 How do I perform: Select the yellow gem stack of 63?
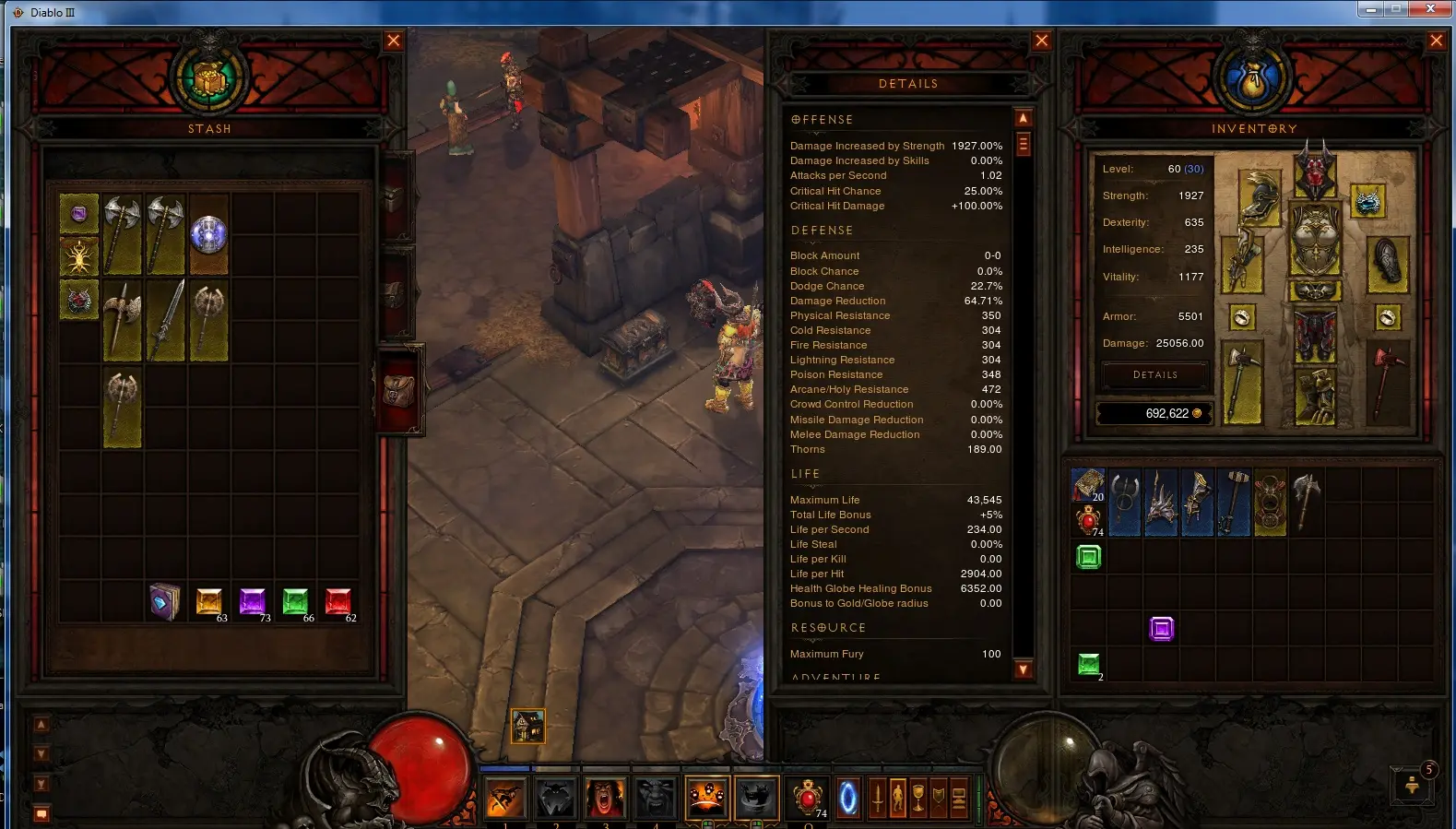(209, 602)
